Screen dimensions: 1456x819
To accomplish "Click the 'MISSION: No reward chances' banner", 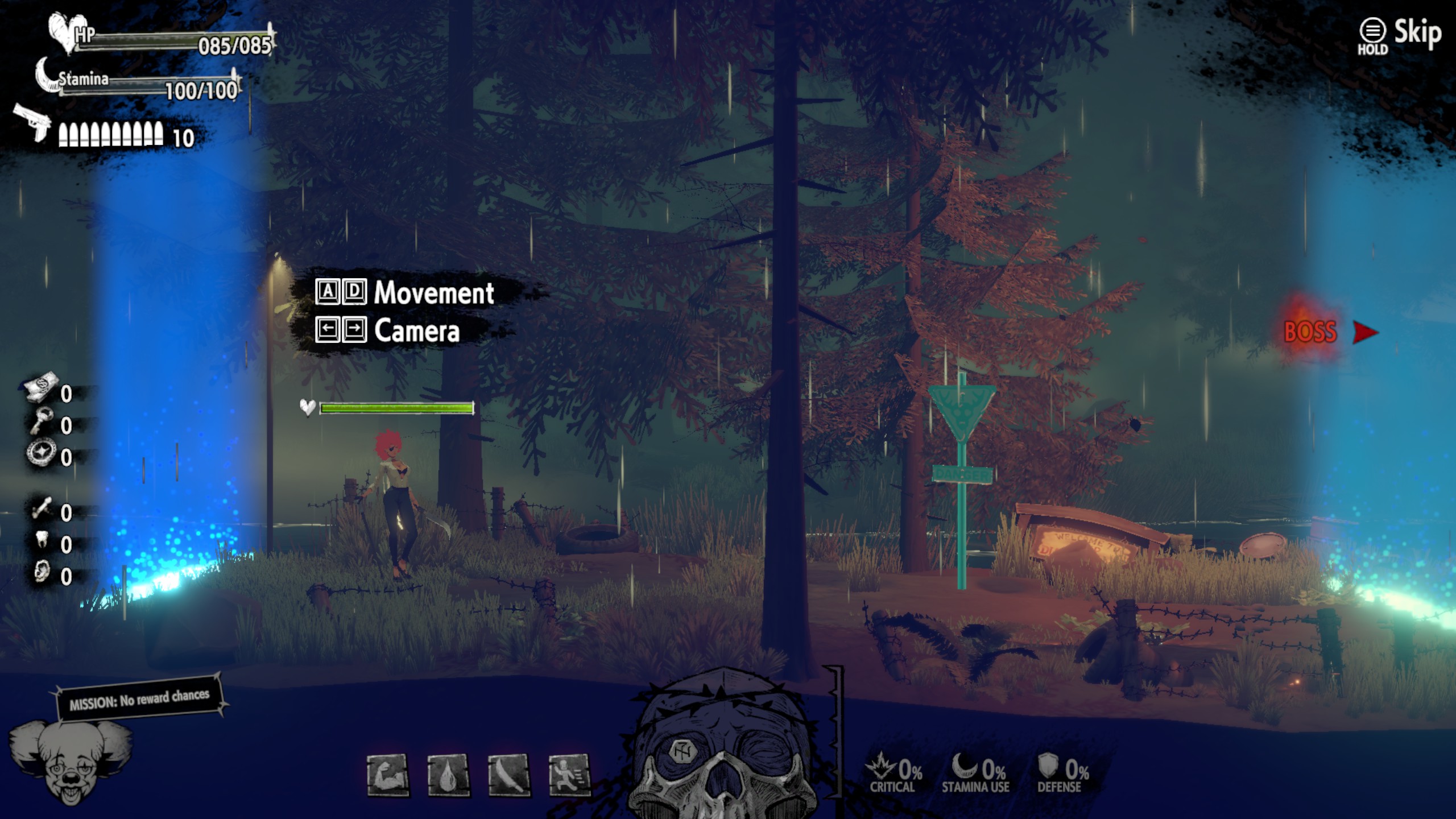I will coord(139,698).
